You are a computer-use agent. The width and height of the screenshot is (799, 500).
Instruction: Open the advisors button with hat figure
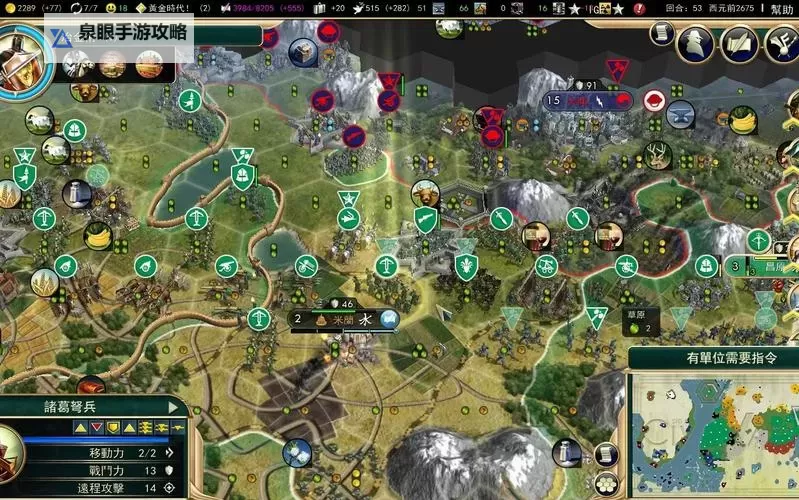[x=694, y=42]
